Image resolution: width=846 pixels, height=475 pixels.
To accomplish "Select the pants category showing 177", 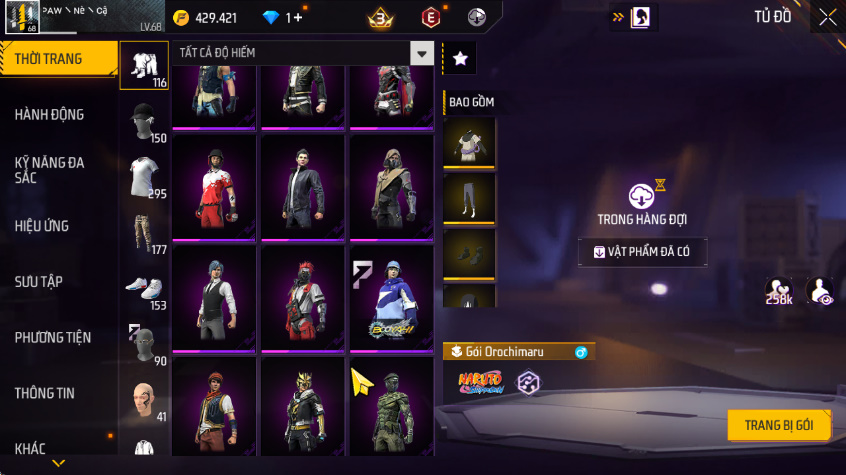I will [144, 233].
